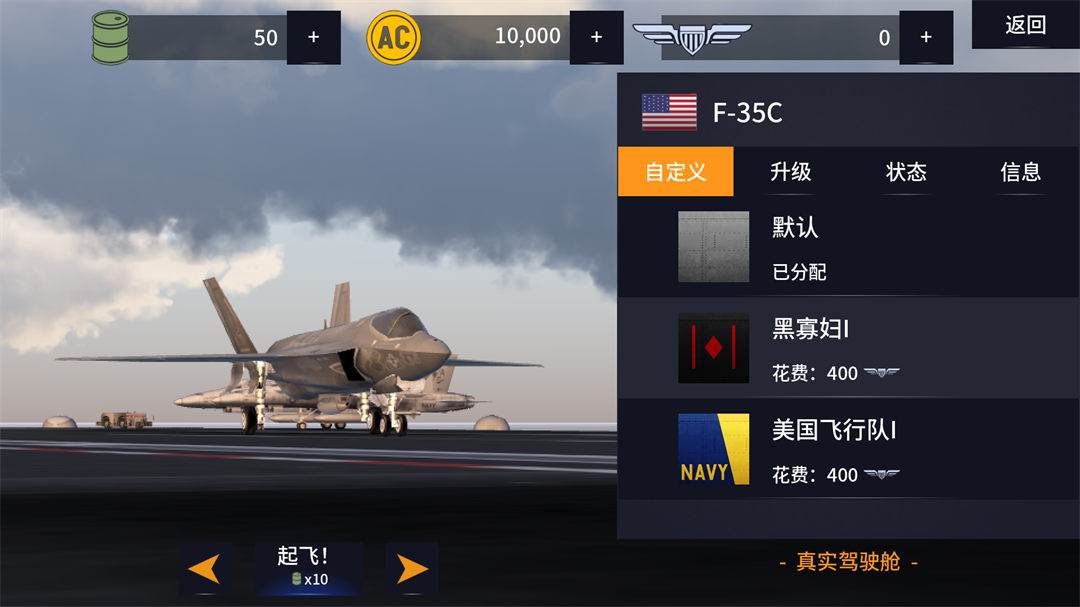Add more fuel with the plus button
Image resolution: width=1080 pixels, height=607 pixels.
[313, 38]
